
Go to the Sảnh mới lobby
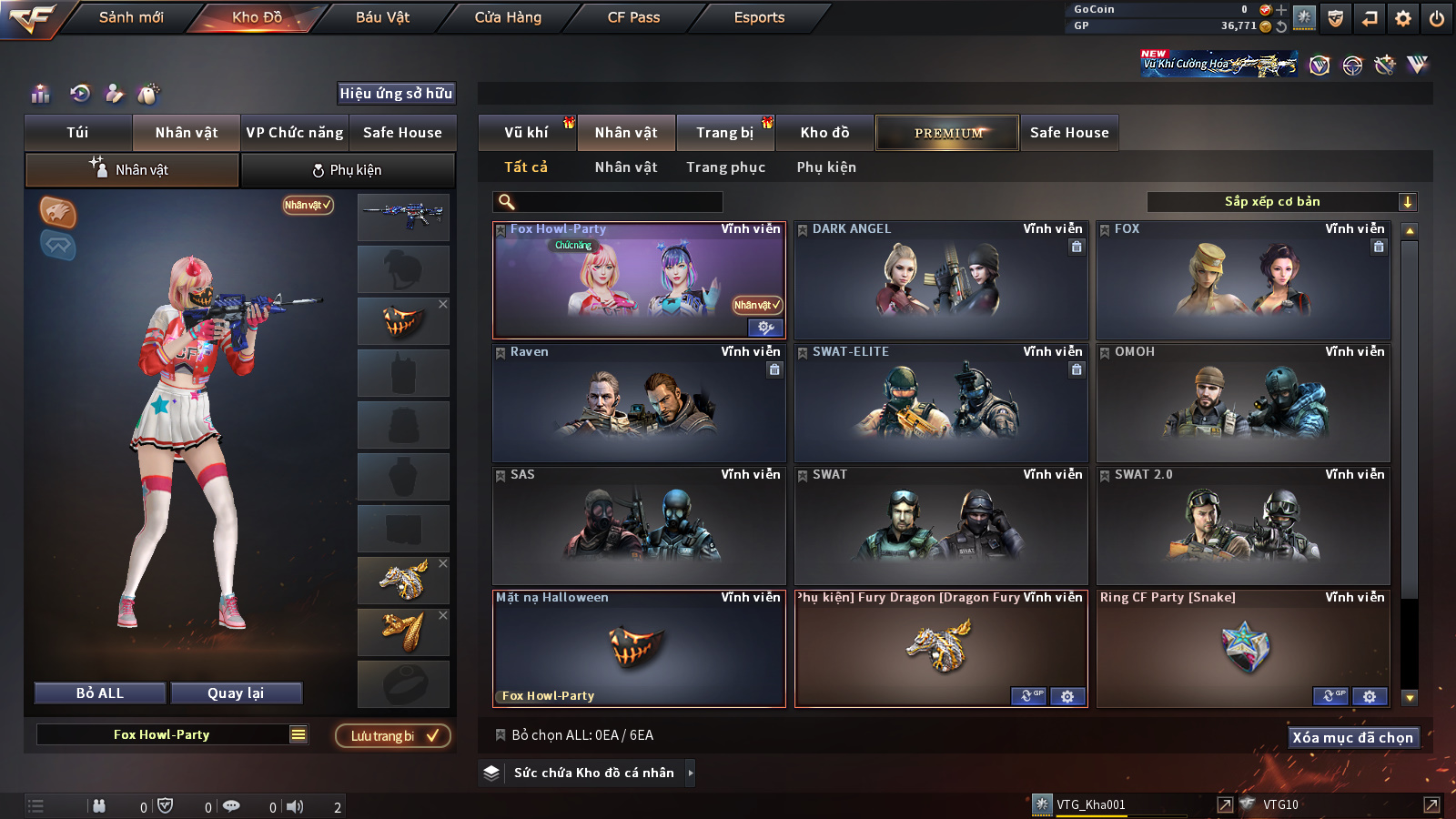point(131,17)
